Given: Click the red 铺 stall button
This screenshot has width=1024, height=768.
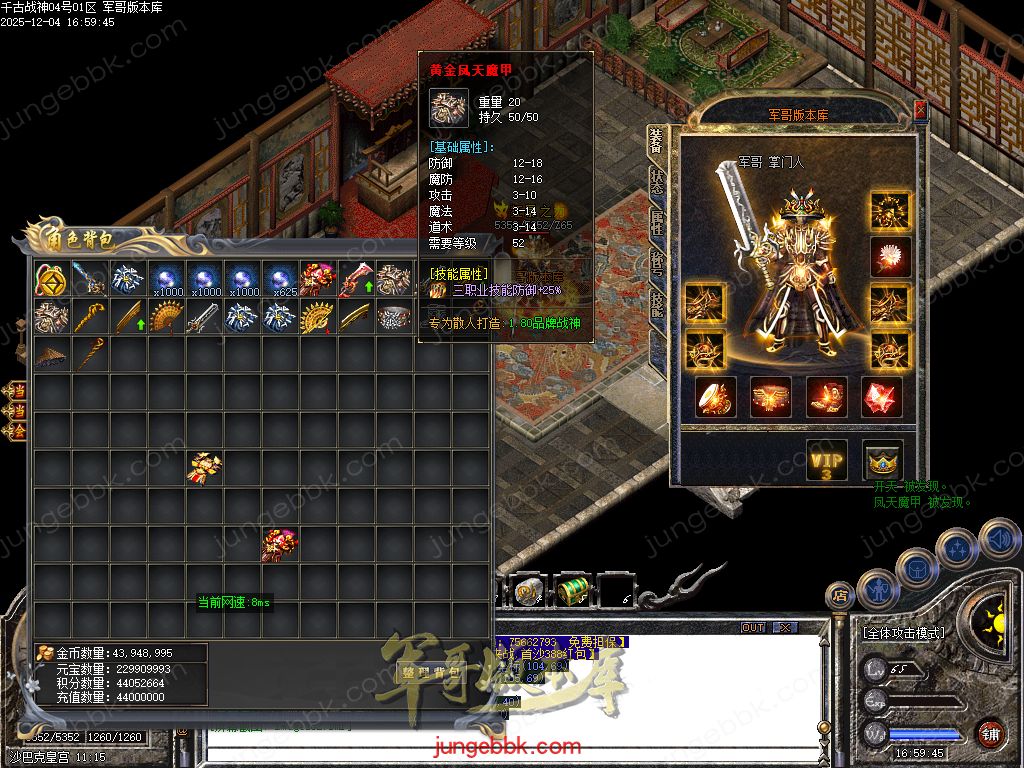Looking at the screenshot, I should point(990,734).
